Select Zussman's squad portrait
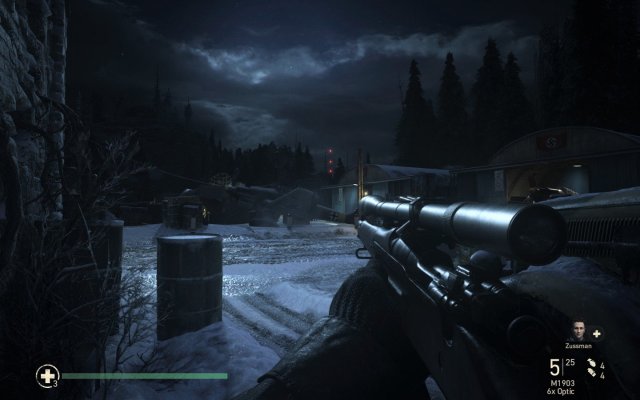This screenshot has height=400, width=640. pos(580,331)
